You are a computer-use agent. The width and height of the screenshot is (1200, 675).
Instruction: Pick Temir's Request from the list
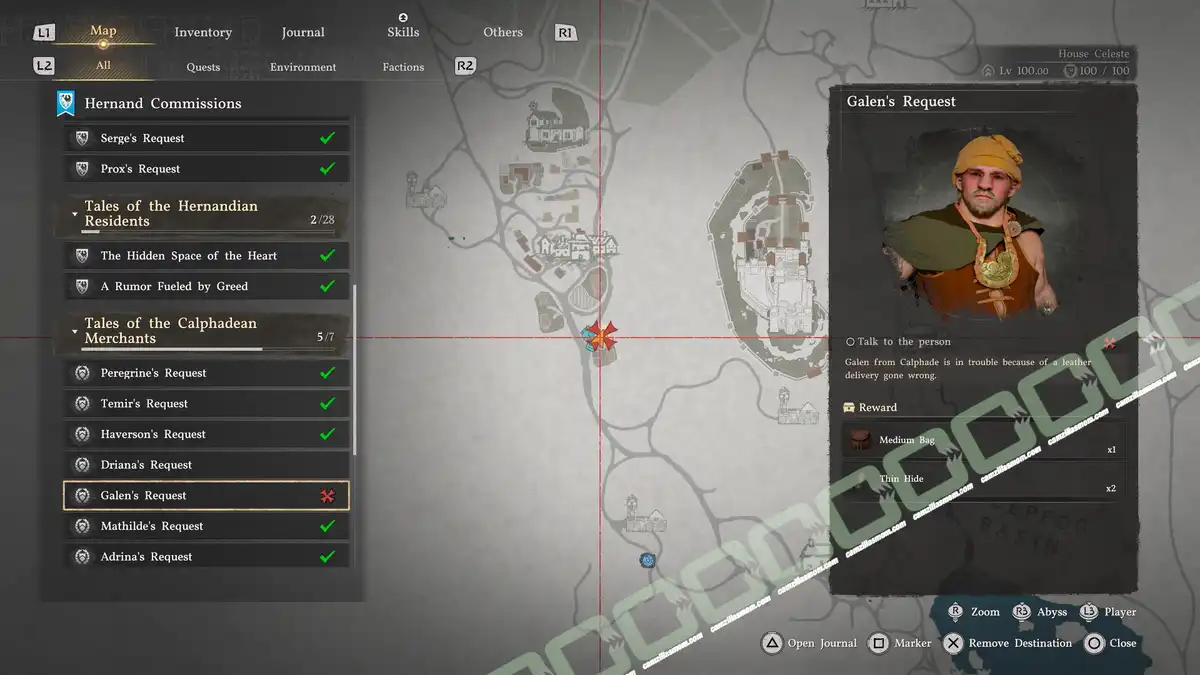[207, 404]
